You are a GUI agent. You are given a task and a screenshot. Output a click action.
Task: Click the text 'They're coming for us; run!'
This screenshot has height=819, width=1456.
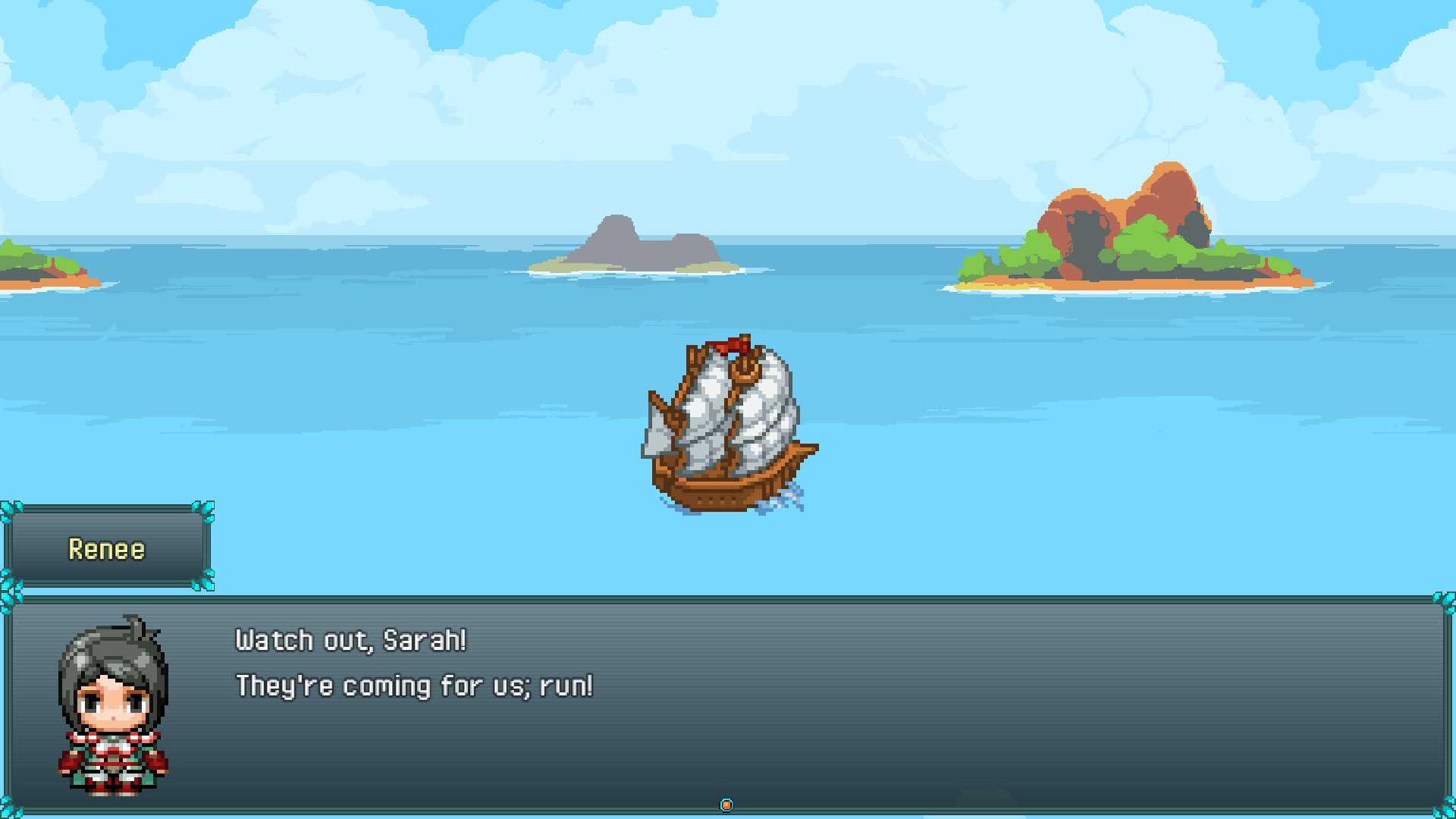(413, 685)
